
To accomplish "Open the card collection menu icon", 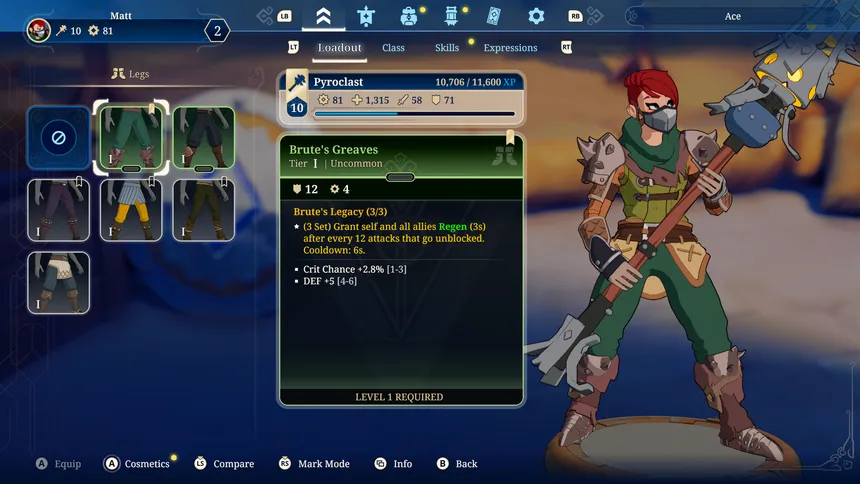I will pos(493,16).
